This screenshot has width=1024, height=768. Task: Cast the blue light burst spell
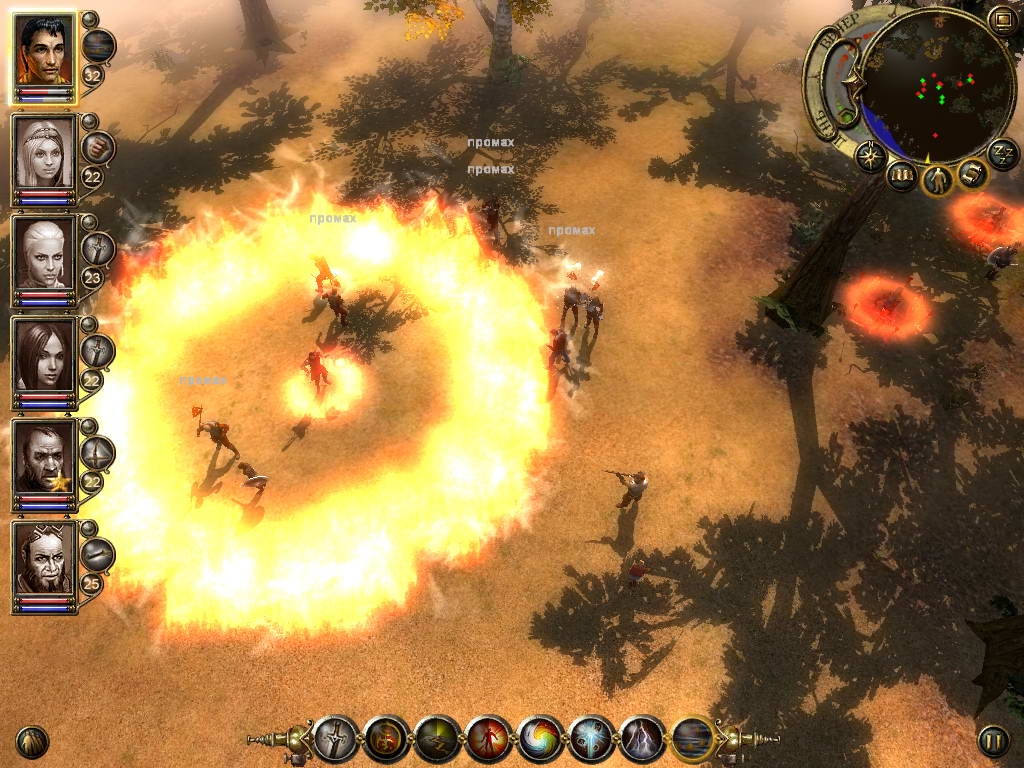tap(591, 740)
